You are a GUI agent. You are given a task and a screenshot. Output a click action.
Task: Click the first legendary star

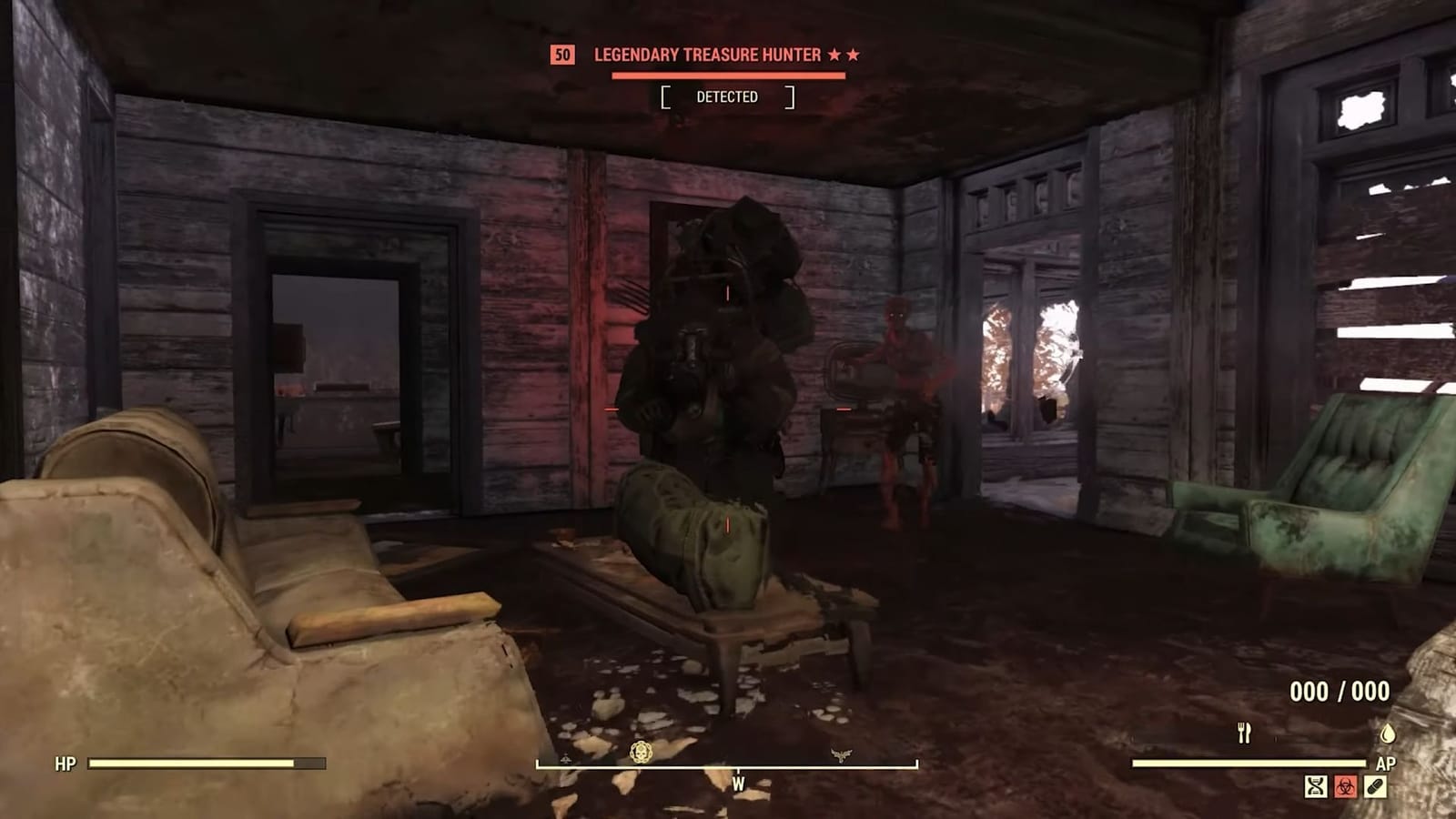point(836,54)
